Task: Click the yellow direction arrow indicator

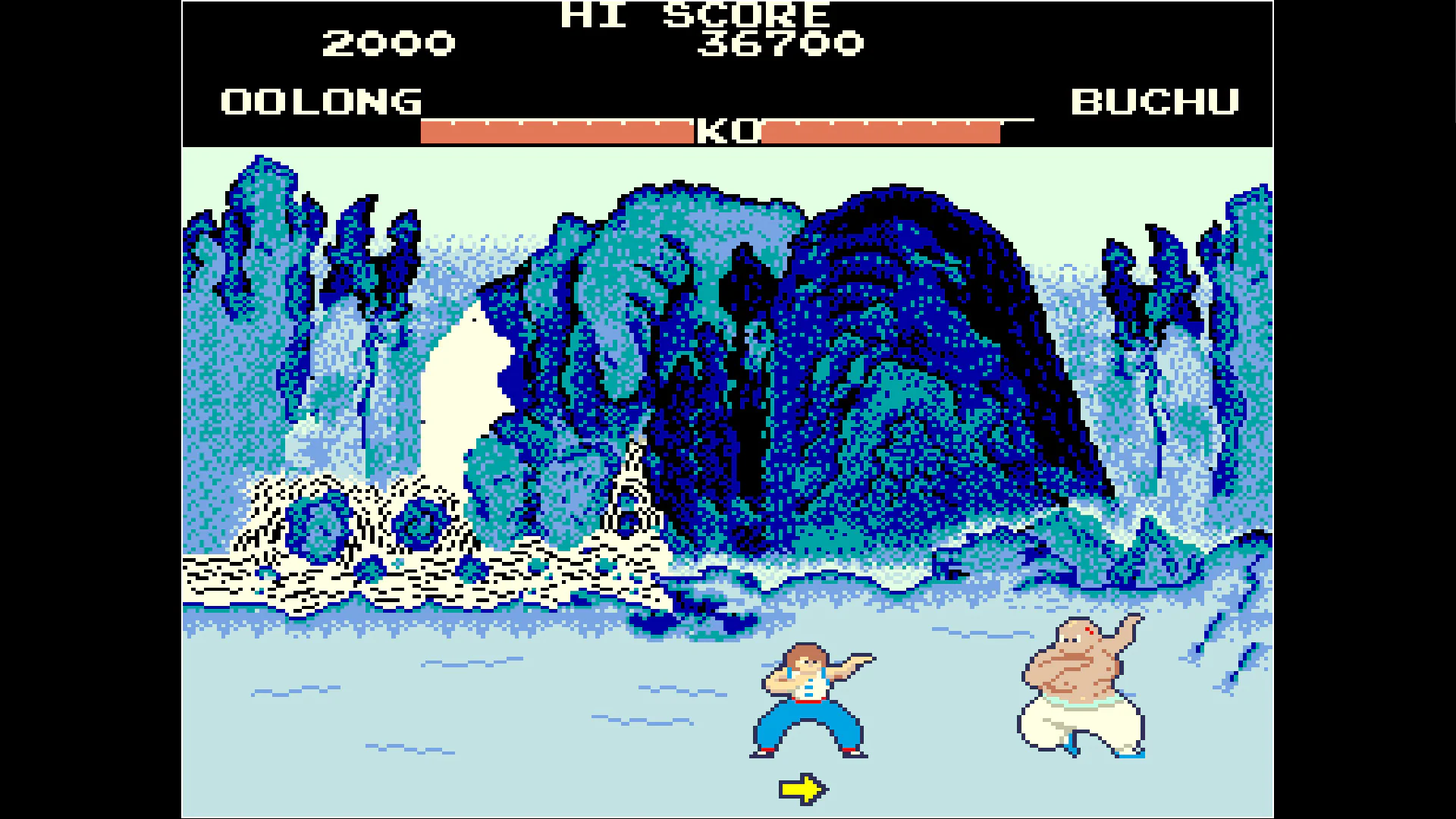Action: [803, 788]
